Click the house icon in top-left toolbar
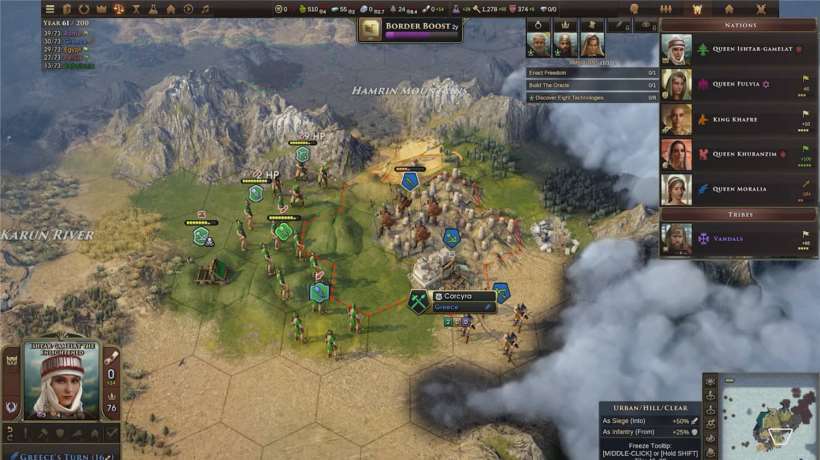820x460 pixels. (x=171, y=9)
